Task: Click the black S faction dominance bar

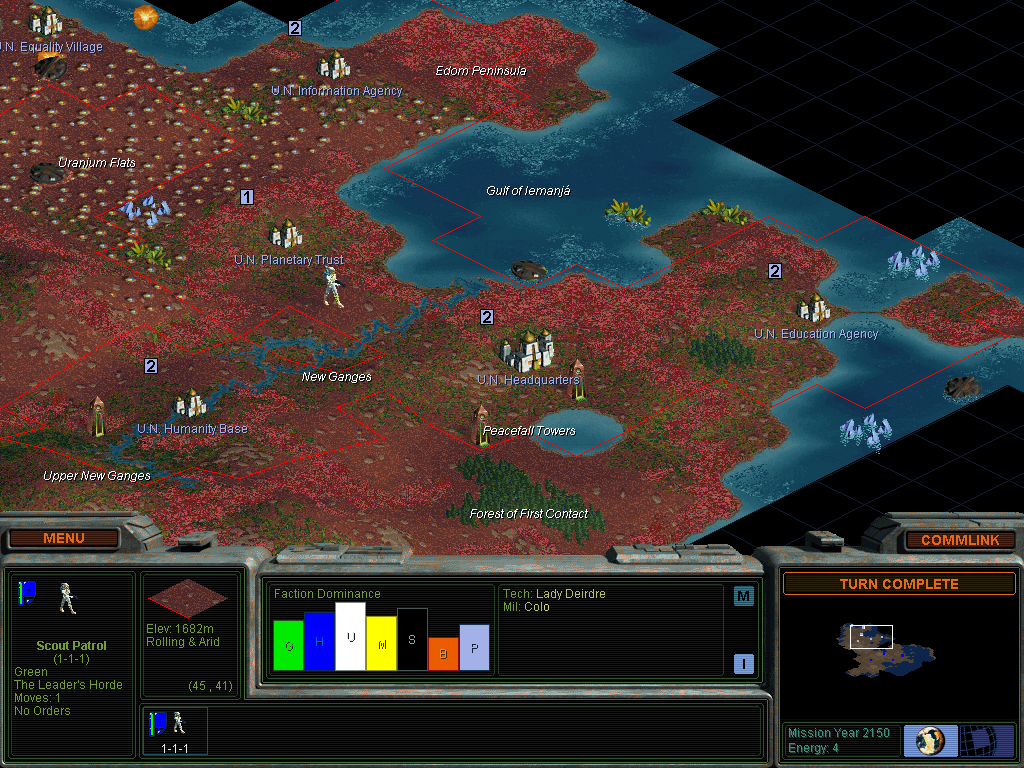Action: coord(412,639)
